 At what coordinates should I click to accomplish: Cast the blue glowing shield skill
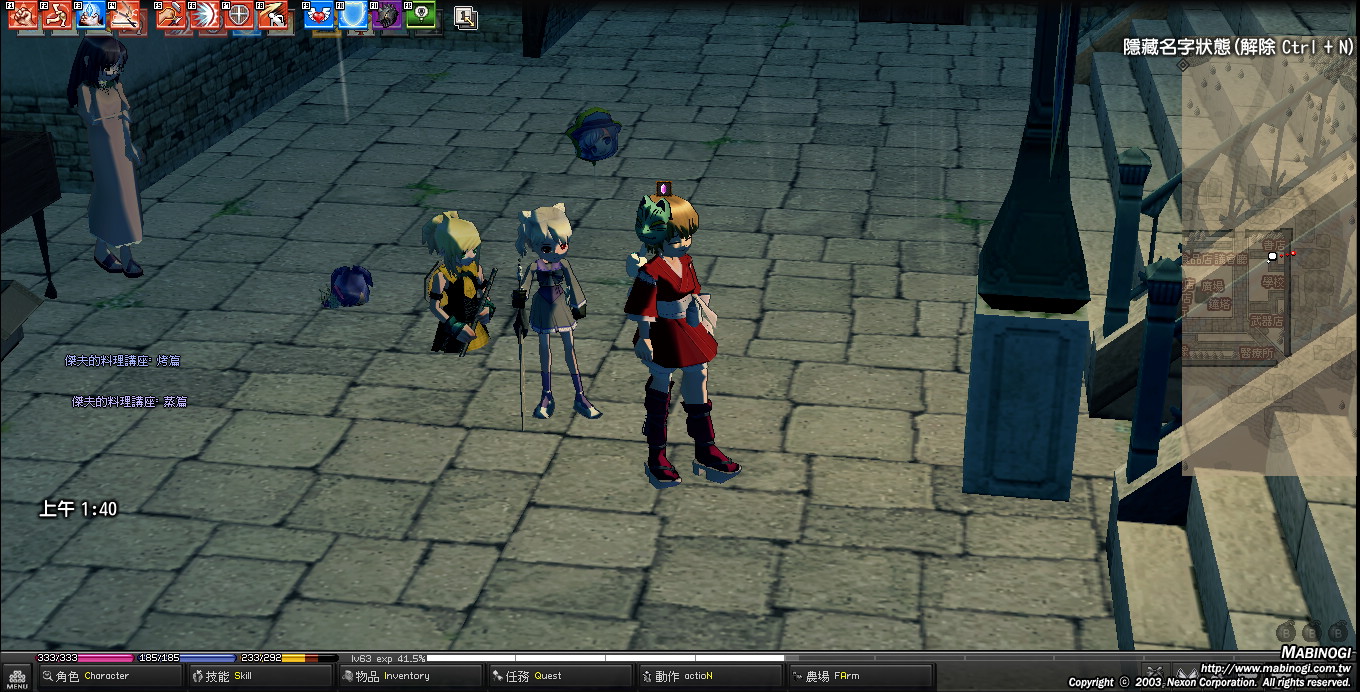353,15
